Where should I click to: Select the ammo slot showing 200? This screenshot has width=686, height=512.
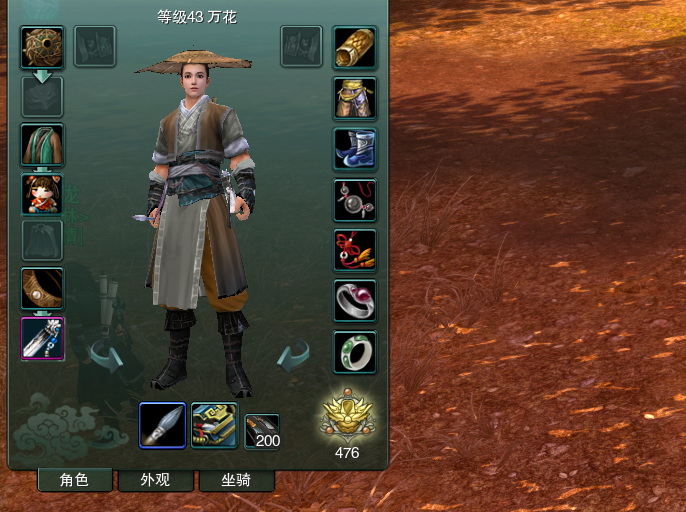262,431
